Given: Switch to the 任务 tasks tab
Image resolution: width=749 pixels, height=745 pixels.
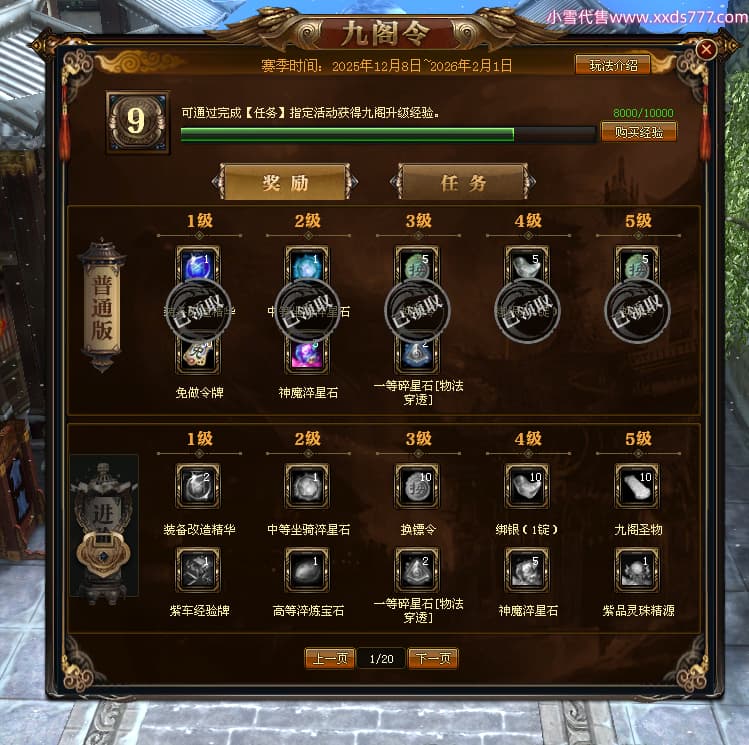Looking at the screenshot, I should click(x=463, y=183).
